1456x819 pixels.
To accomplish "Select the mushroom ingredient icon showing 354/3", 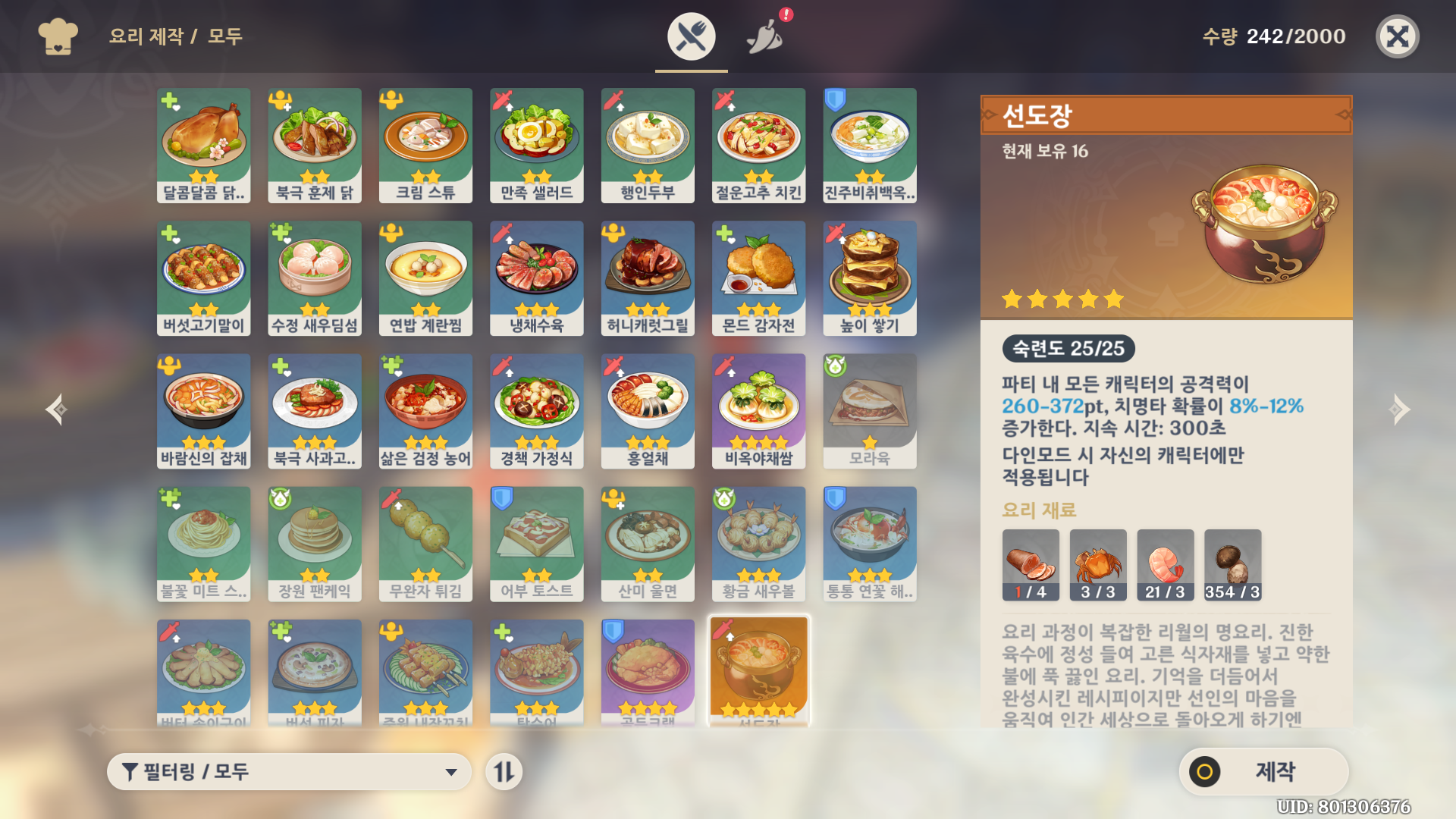I will (x=1232, y=564).
